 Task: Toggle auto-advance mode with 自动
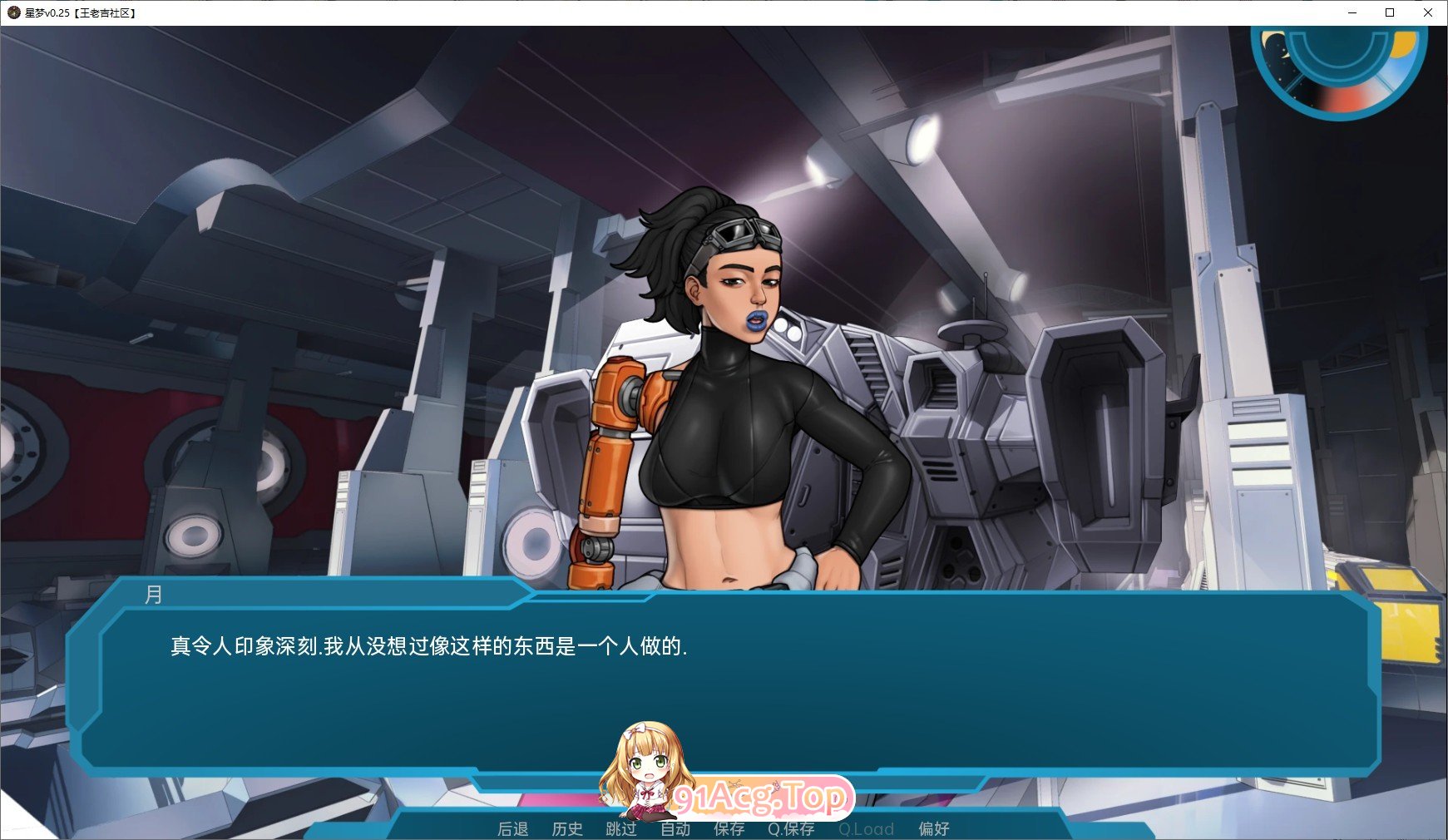[x=676, y=828]
